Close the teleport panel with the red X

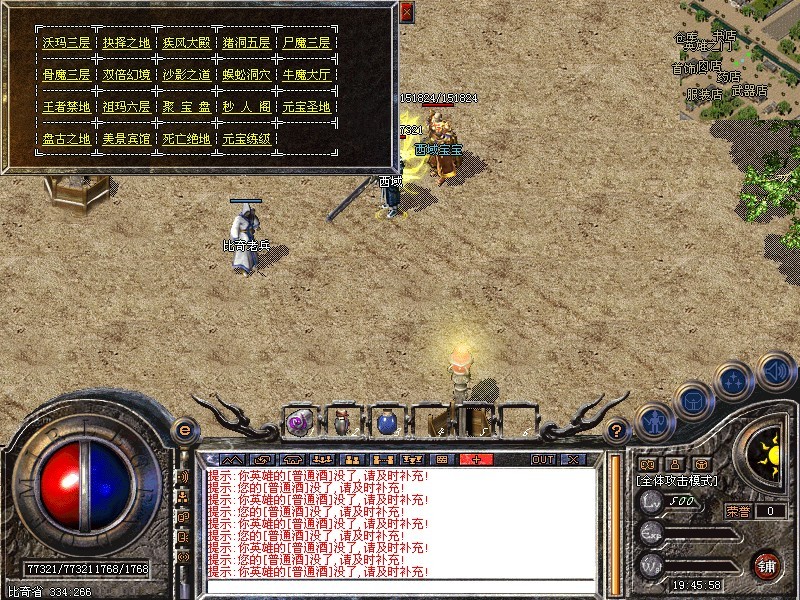(x=406, y=13)
